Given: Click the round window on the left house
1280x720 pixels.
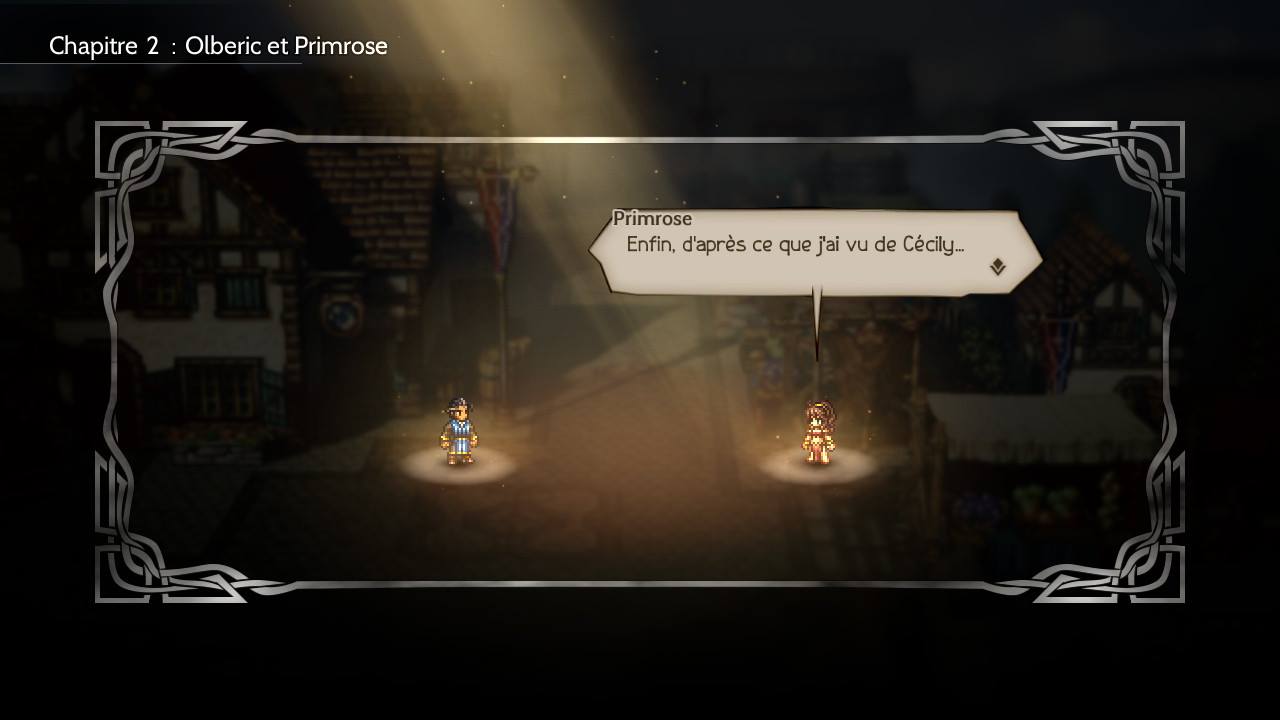Looking at the screenshot, I should (x=342, y=315).
